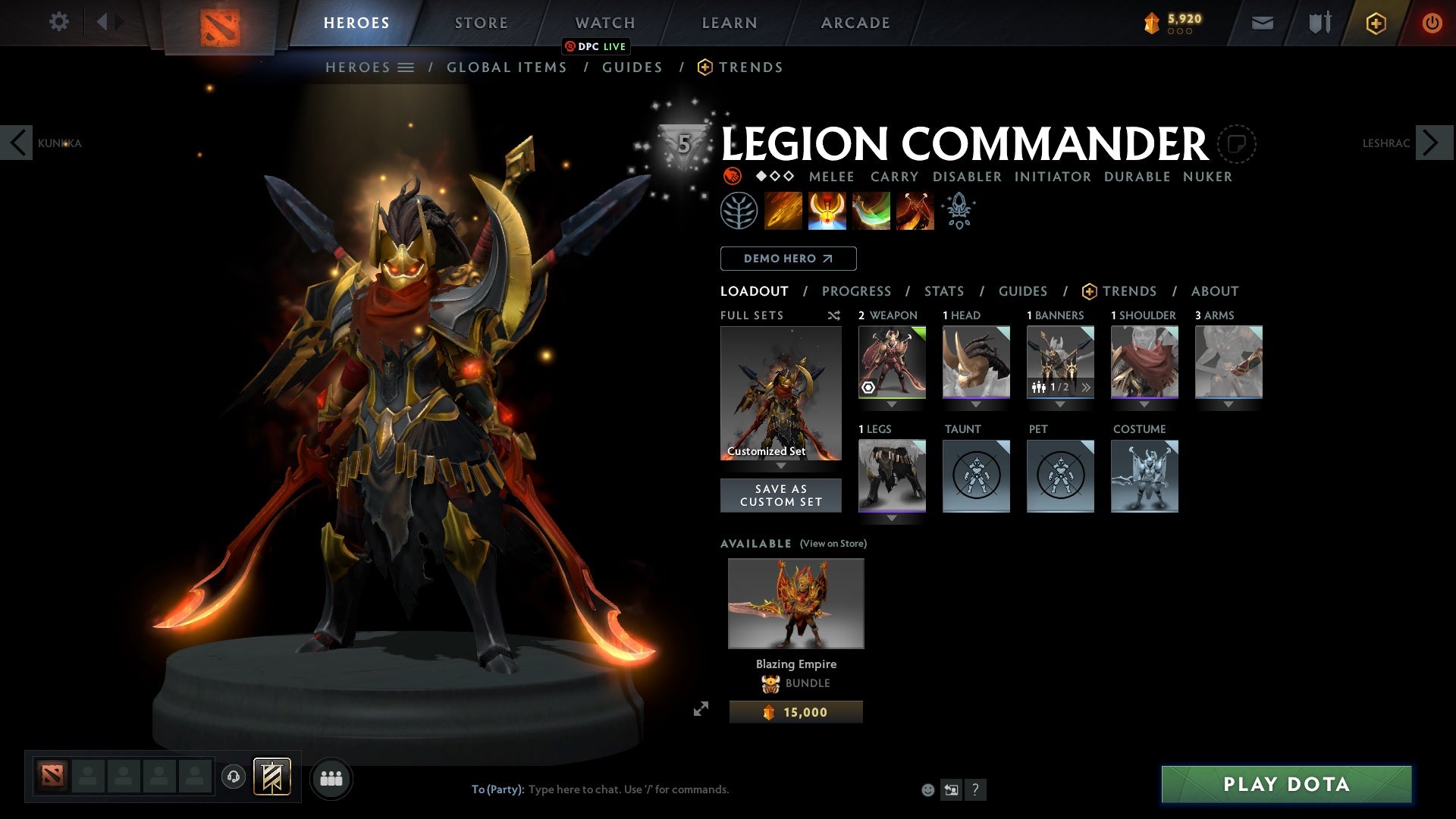Image resolution: width=1456 pixels, height=819 pixels.
Task: Open the heroes hamburger menu beside HEROES breadcrumb
Action: [x=407, y=67]
